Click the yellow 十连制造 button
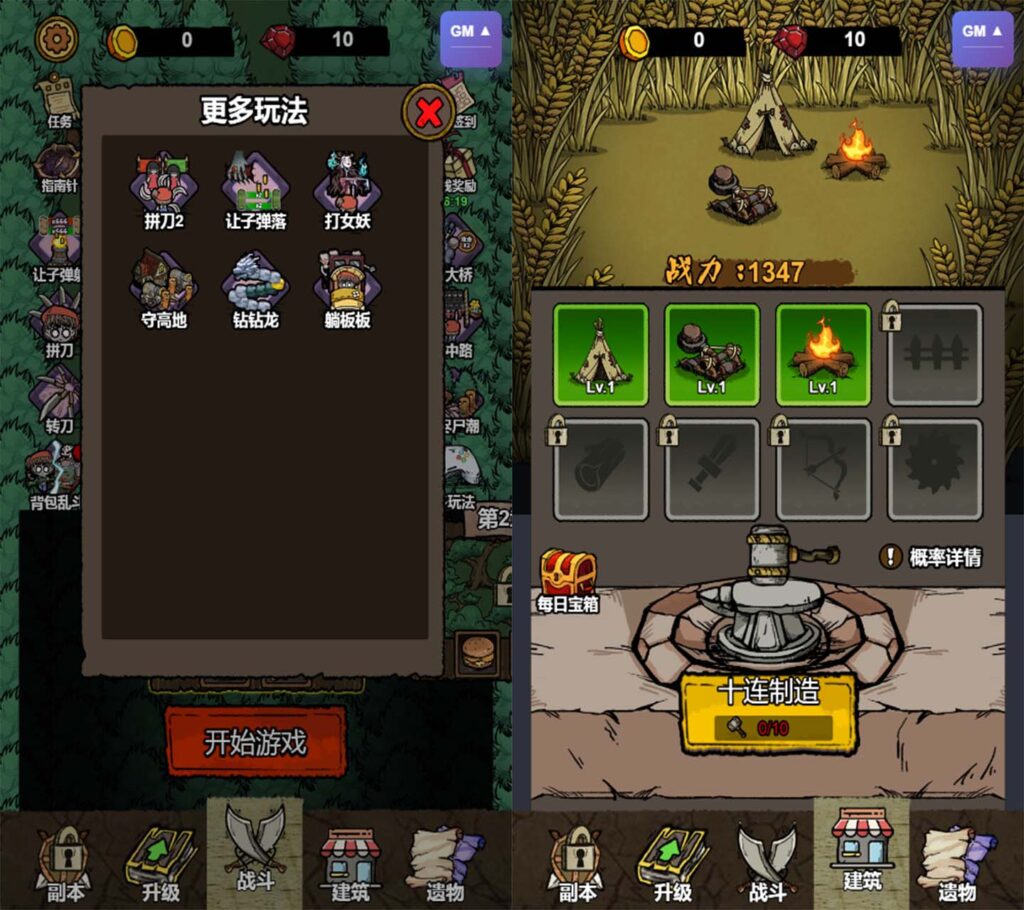This screenshot has width=1024, height=910. [x=768, y=712]
